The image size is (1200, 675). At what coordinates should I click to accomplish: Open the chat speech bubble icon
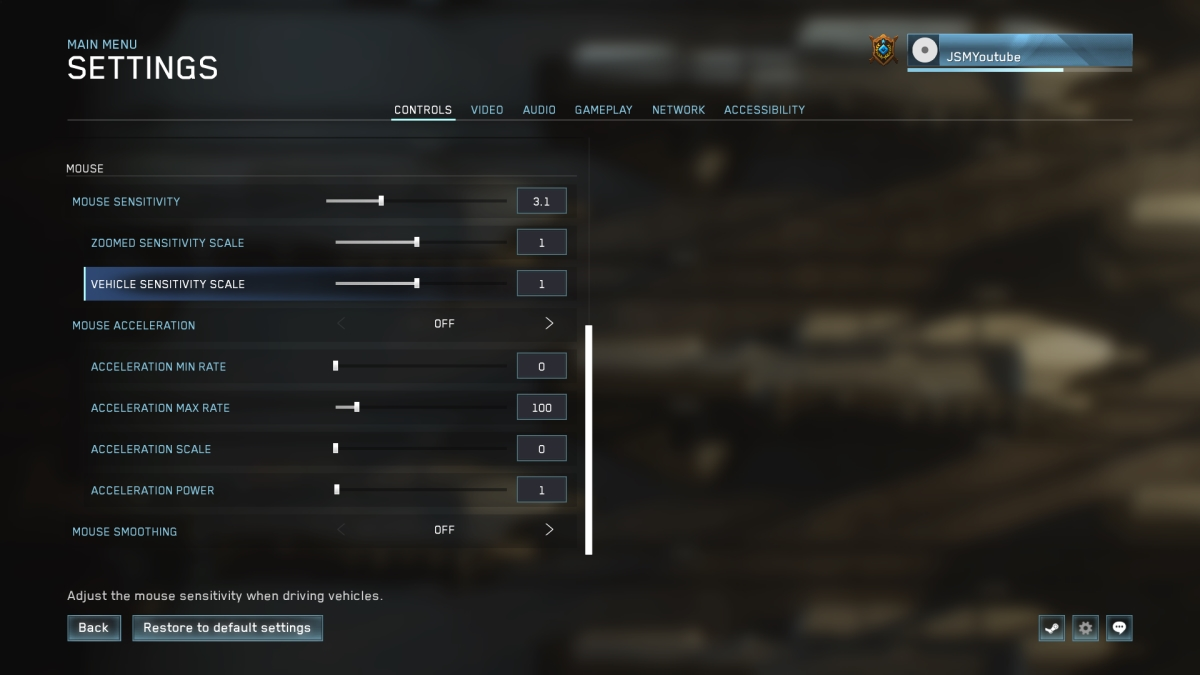click(x=1119, y=628)
